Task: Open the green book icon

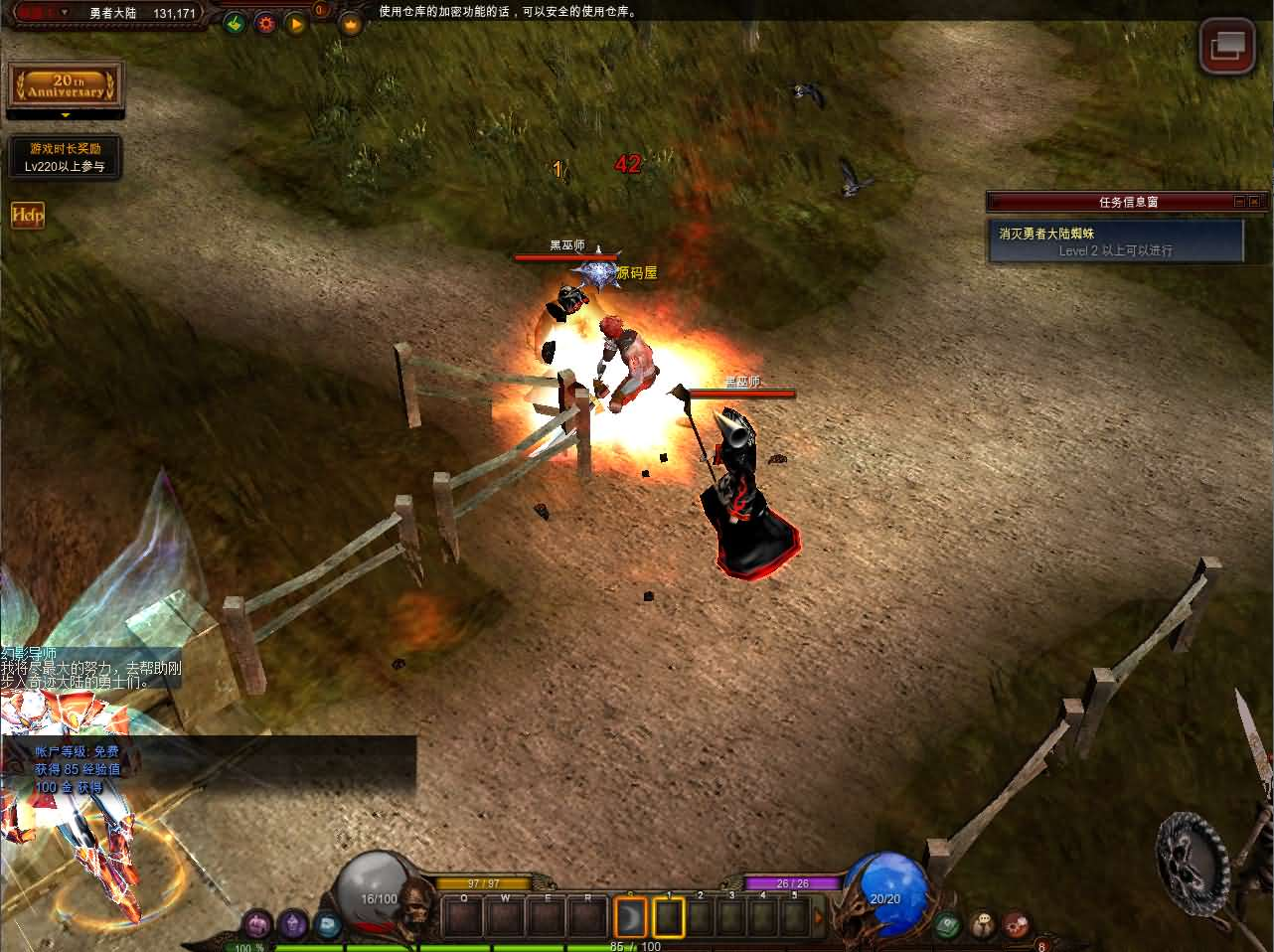Action: click(x=948, y=925)
